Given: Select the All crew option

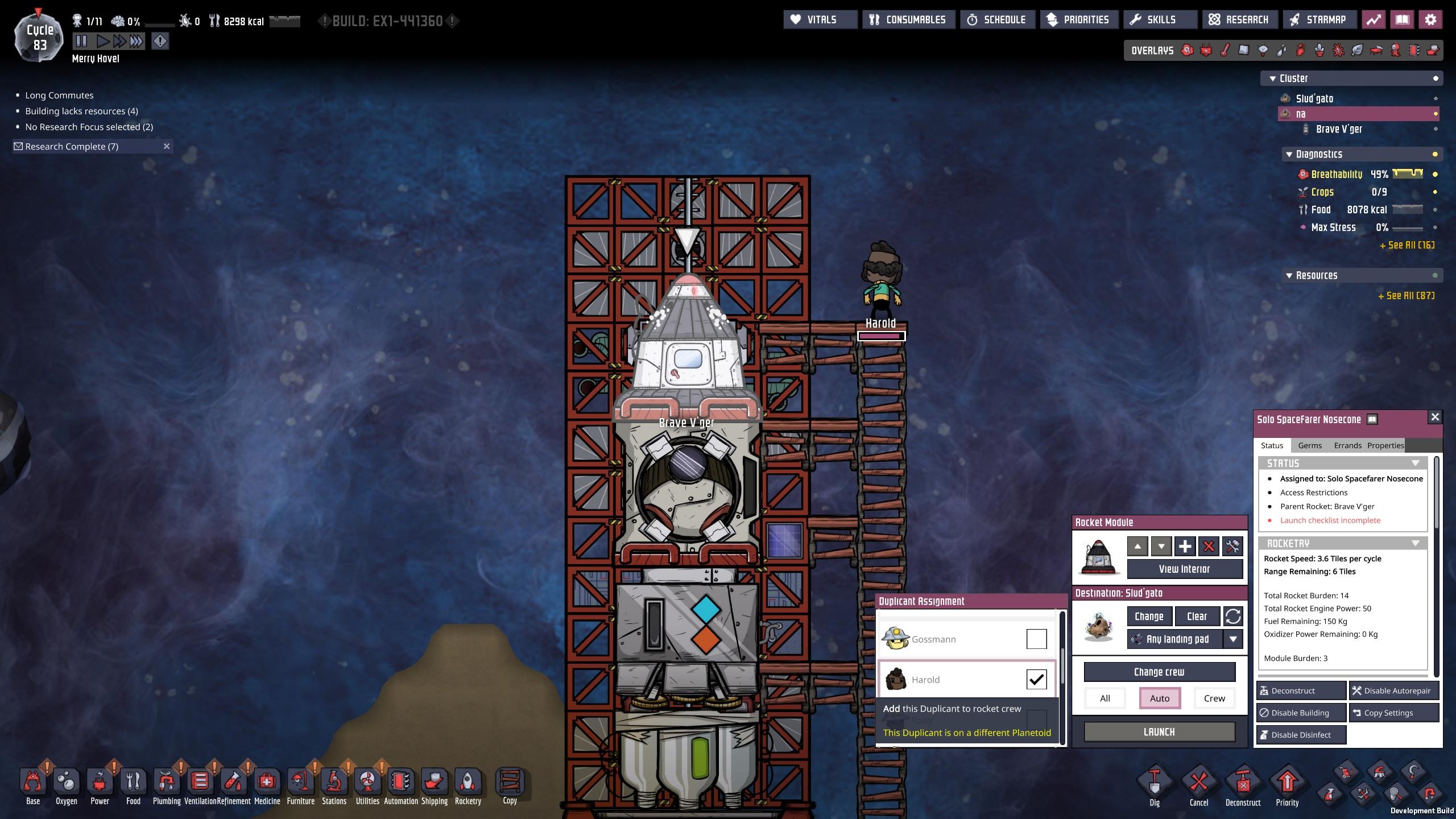Looking at the screenshot, I should click(1105, 698).
